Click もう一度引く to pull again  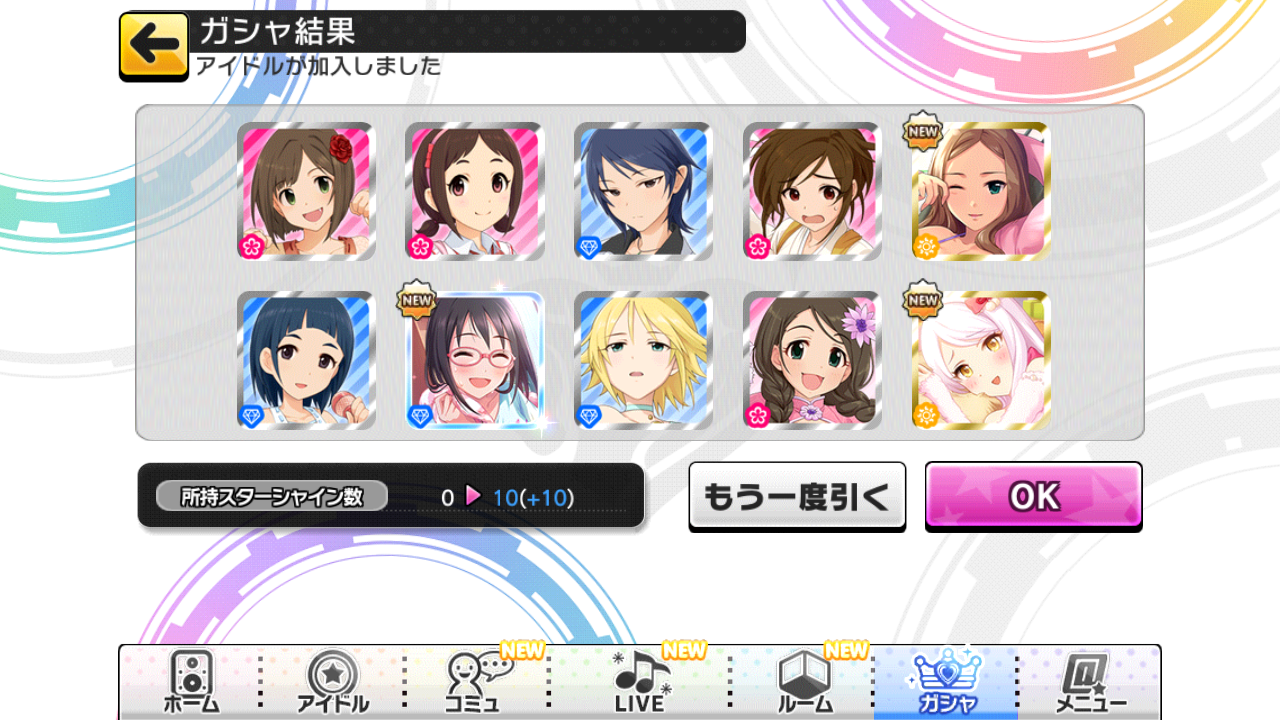(797, 494)
